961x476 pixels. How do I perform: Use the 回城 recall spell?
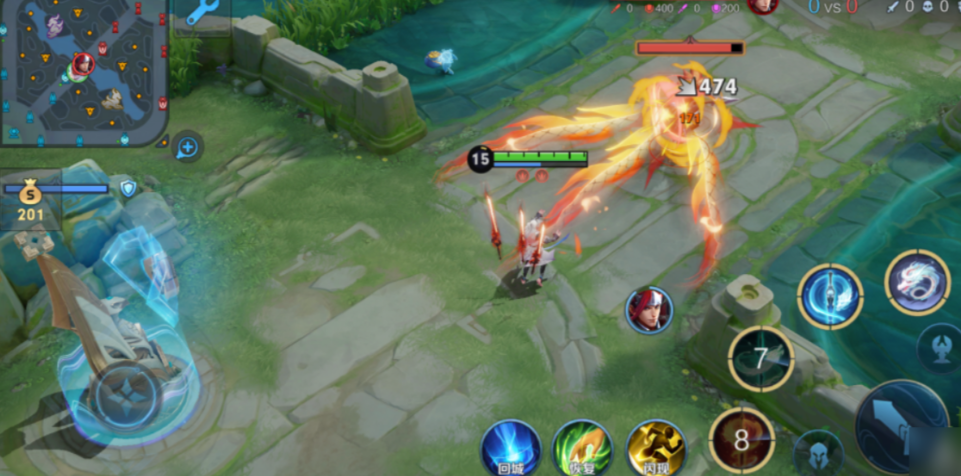point(510,447)
